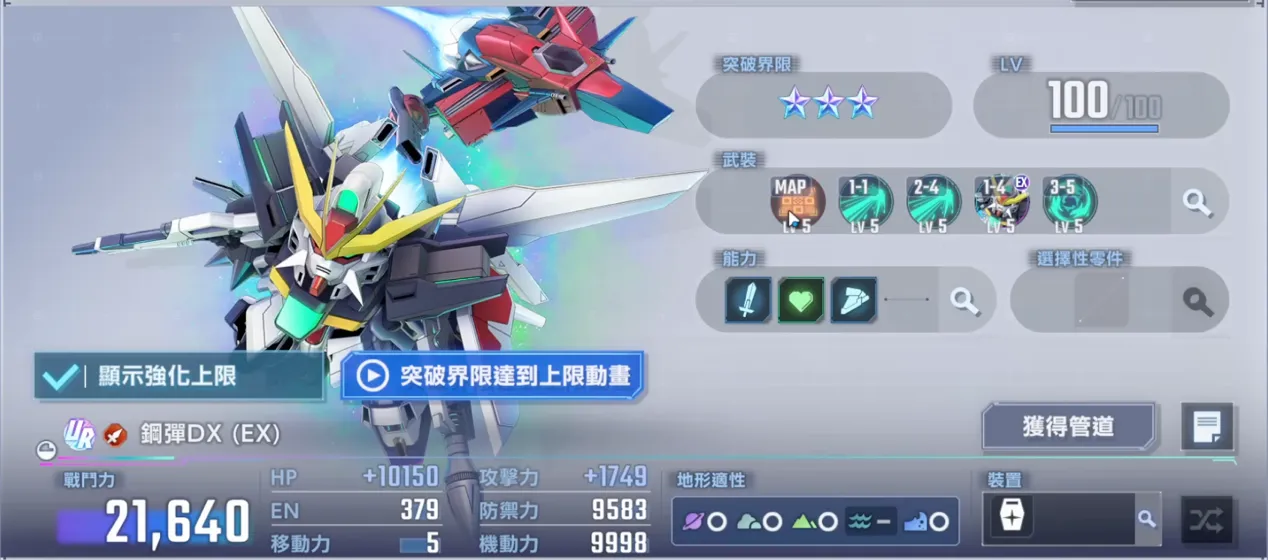Select the MAP weapon icon
Screen dimensions: 1268x560
[x=797, y=201]
